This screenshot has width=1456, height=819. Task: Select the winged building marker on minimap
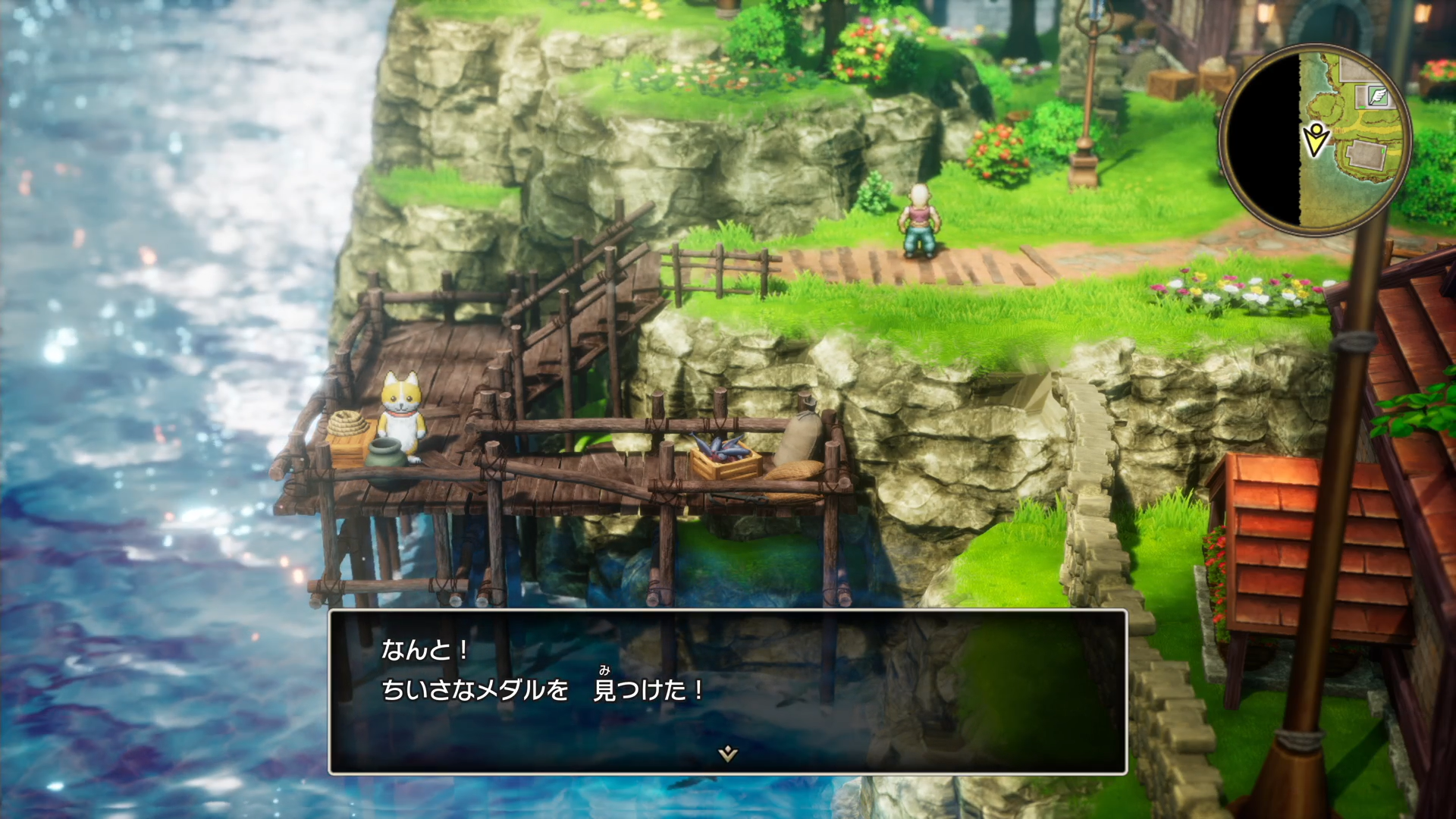1376,96
